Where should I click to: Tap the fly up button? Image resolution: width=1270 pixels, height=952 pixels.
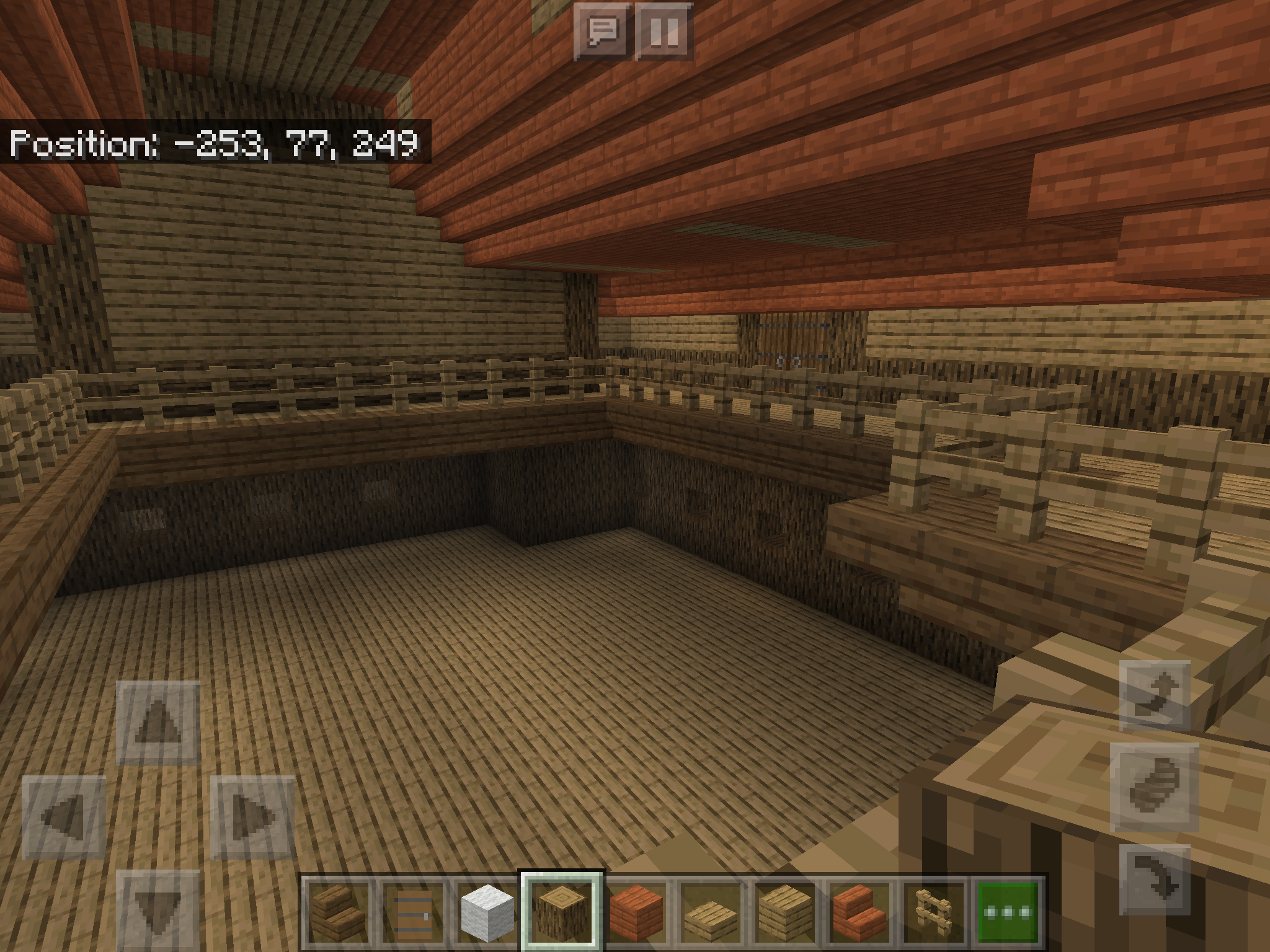pos(1155,695)
